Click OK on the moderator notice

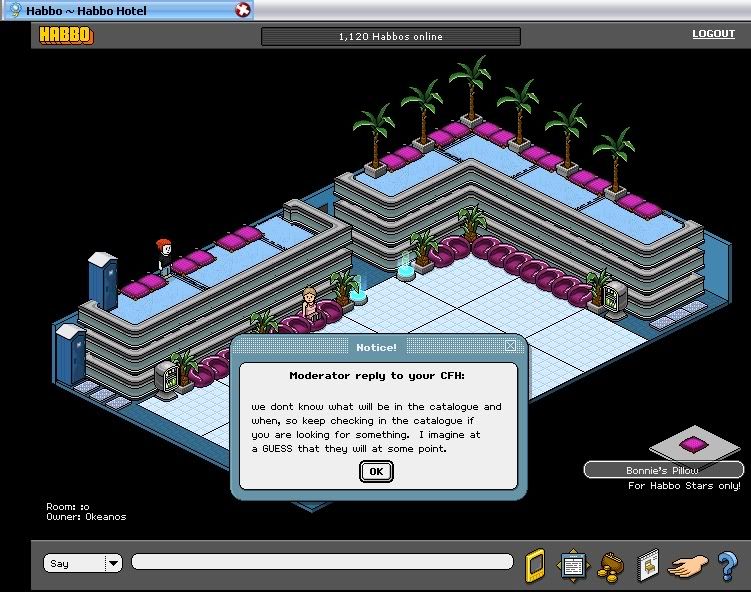tap(376, 471)
